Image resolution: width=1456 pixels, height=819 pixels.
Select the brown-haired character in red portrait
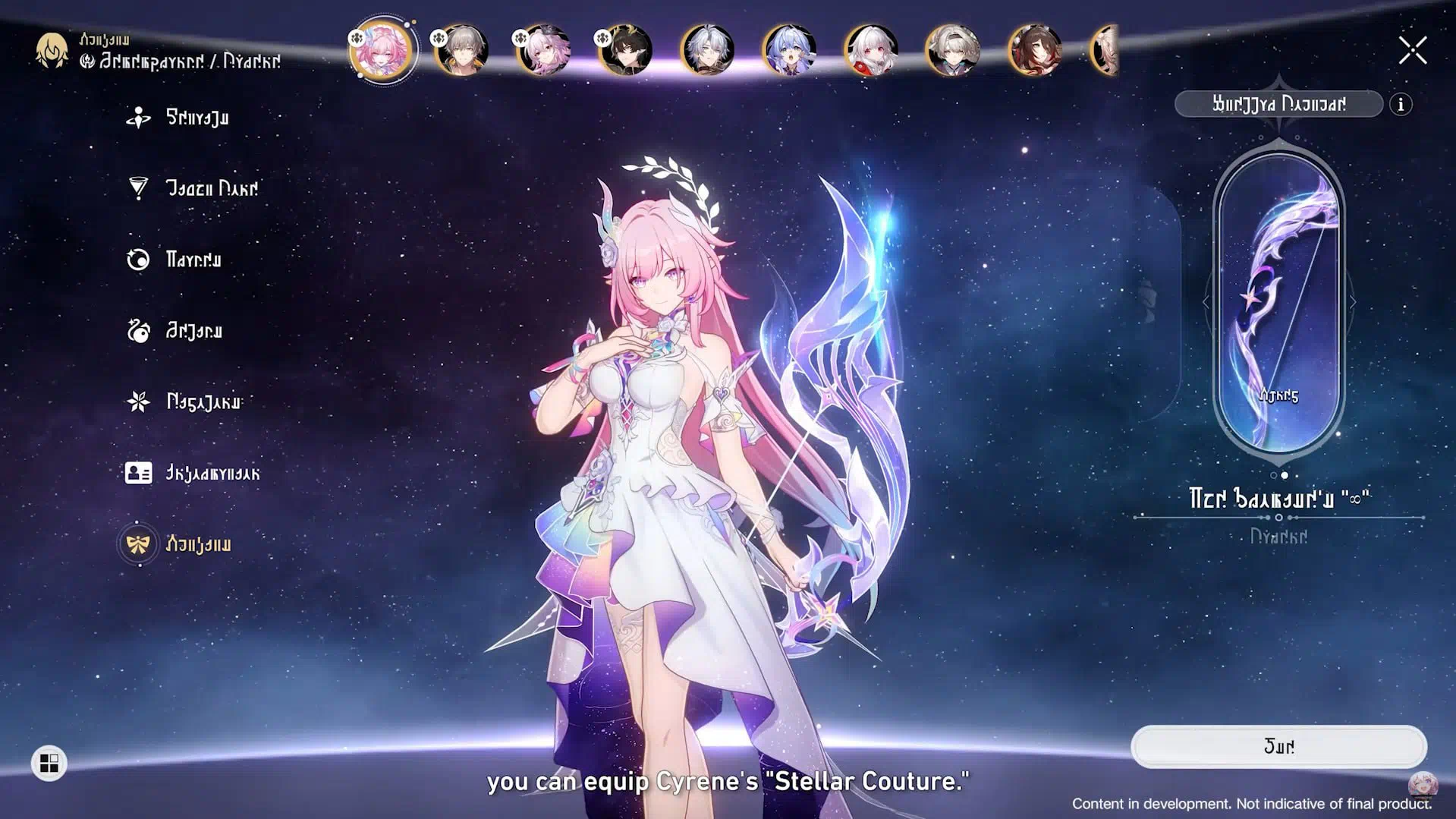tap(1035, 50)
